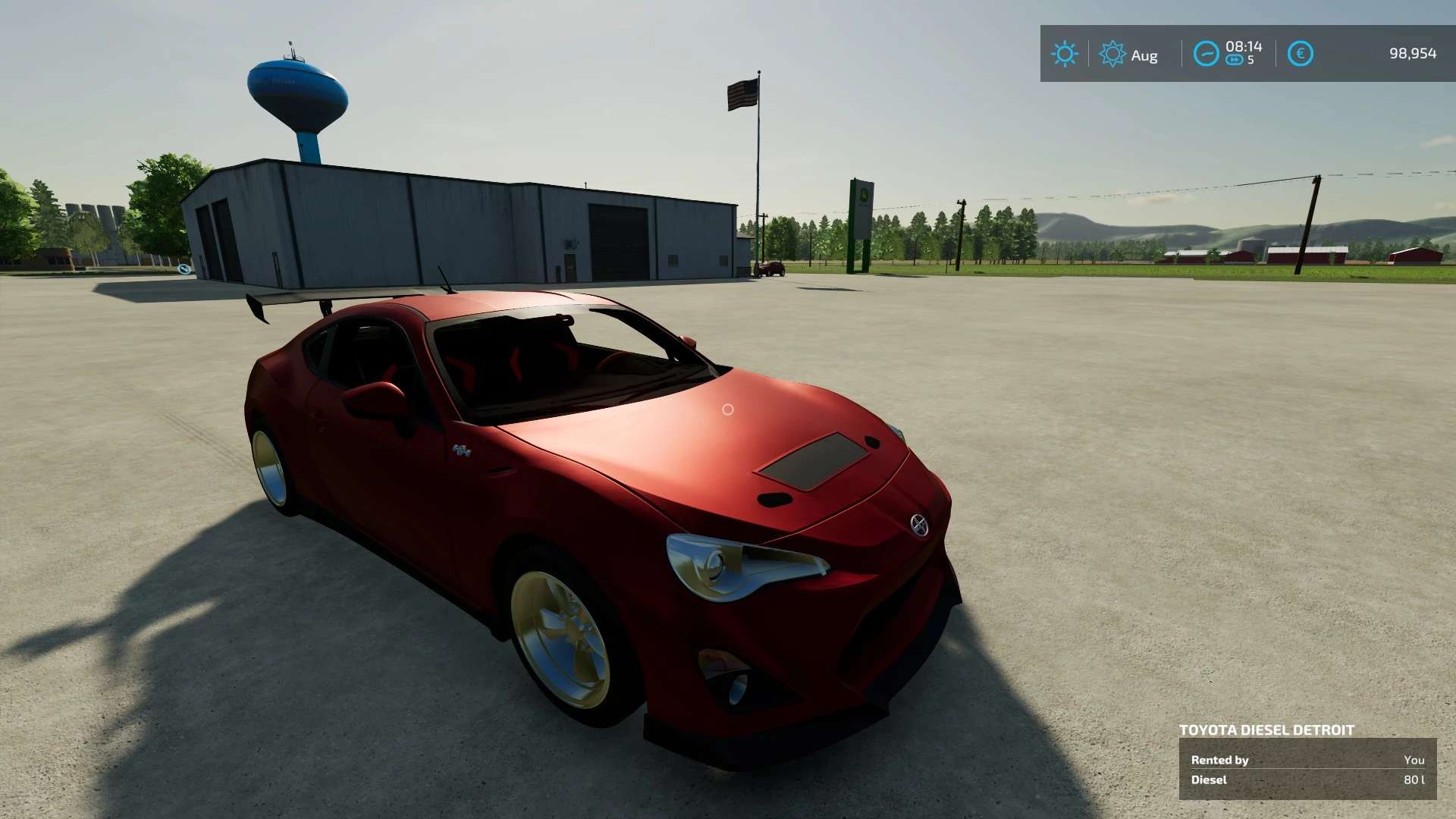Open the euro money balance icon

coord(1300,54)
